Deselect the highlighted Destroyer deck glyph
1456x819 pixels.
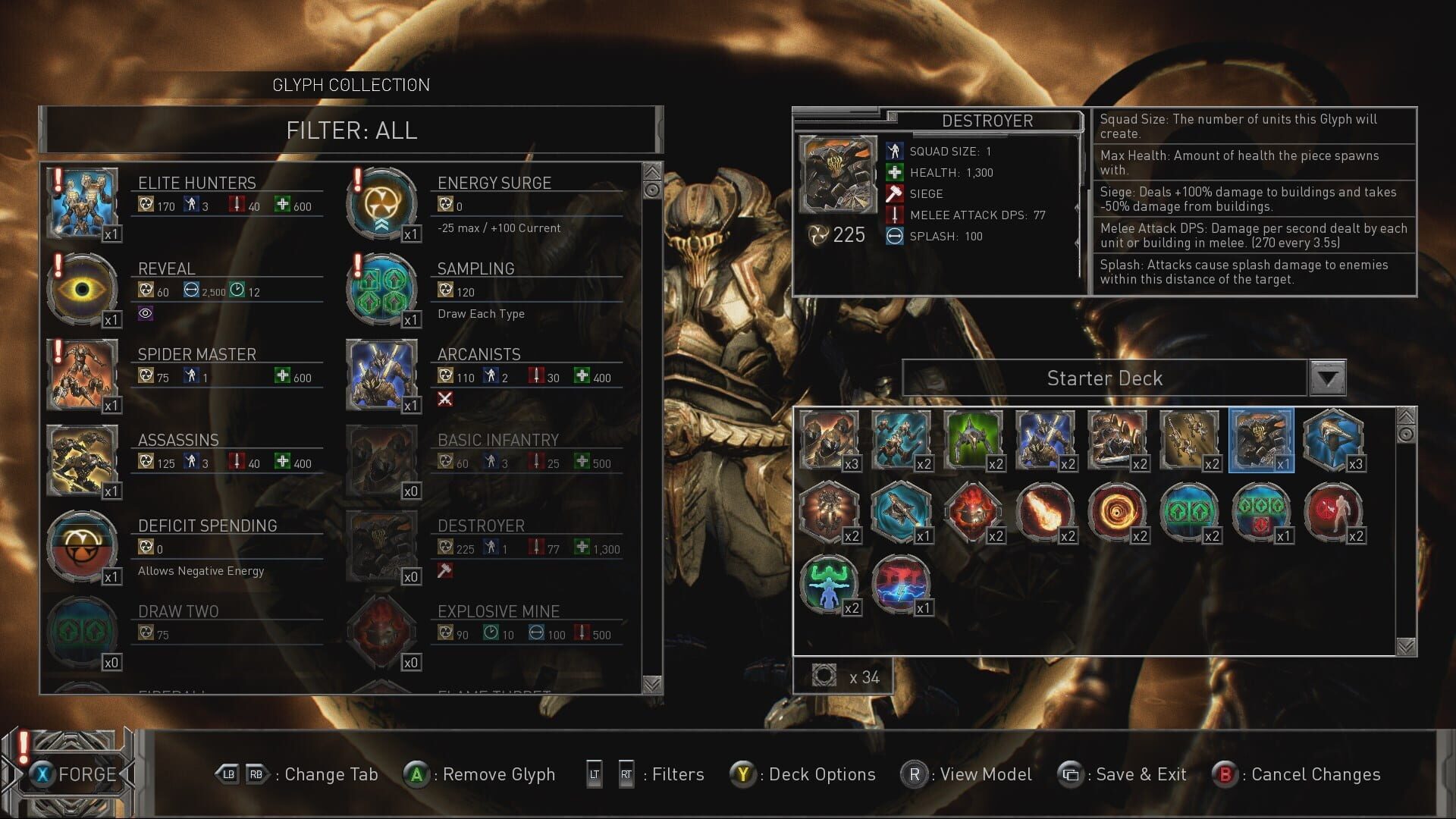tap(1260, 440)
